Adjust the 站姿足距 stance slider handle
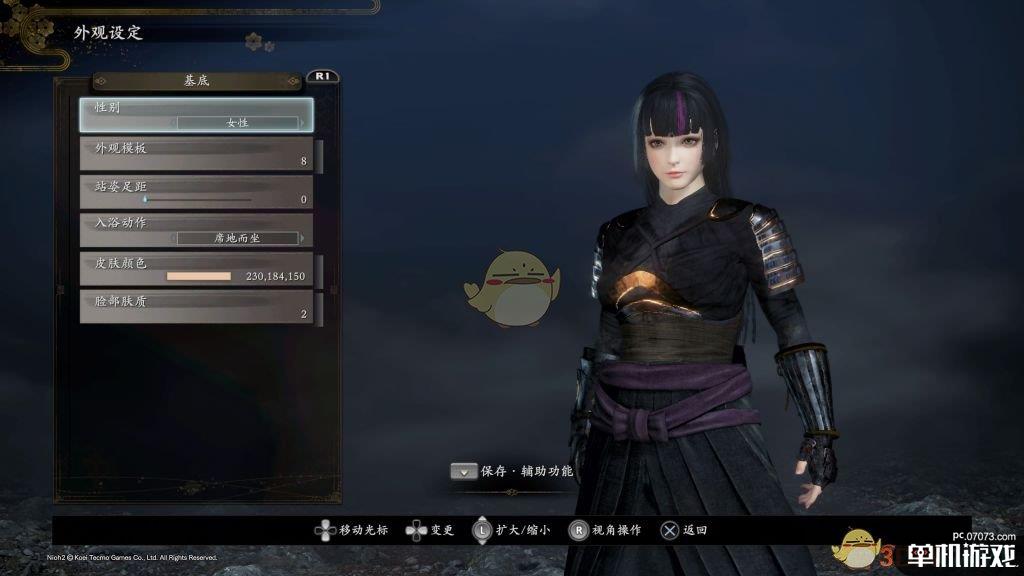1024x576 pixels. (x=145, y=199)
